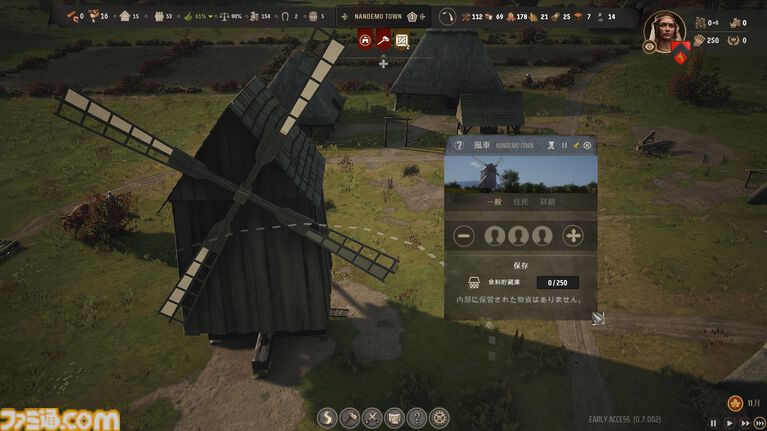Open the settings gear menu
Screen dimensions: 767x431
click(x=440, y=418)
